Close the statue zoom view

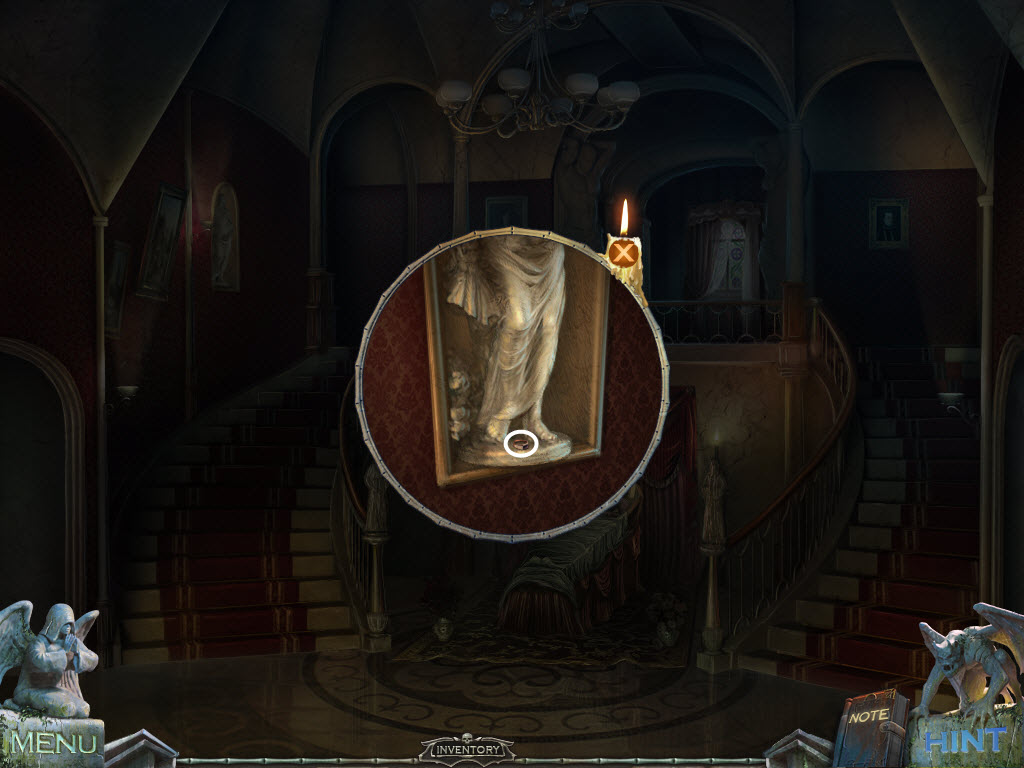625,253
